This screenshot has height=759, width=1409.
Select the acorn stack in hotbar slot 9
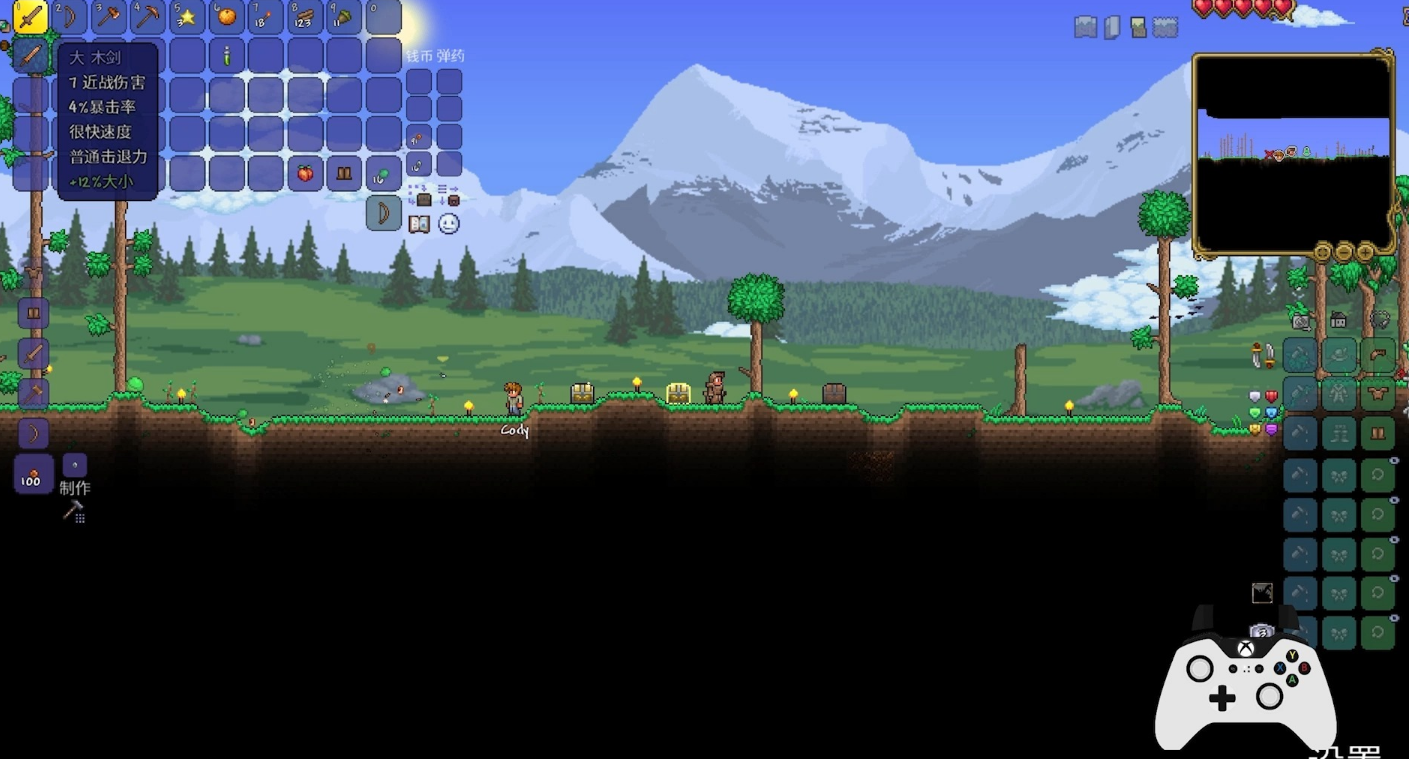pyautogui.click(x=344, y=16)
